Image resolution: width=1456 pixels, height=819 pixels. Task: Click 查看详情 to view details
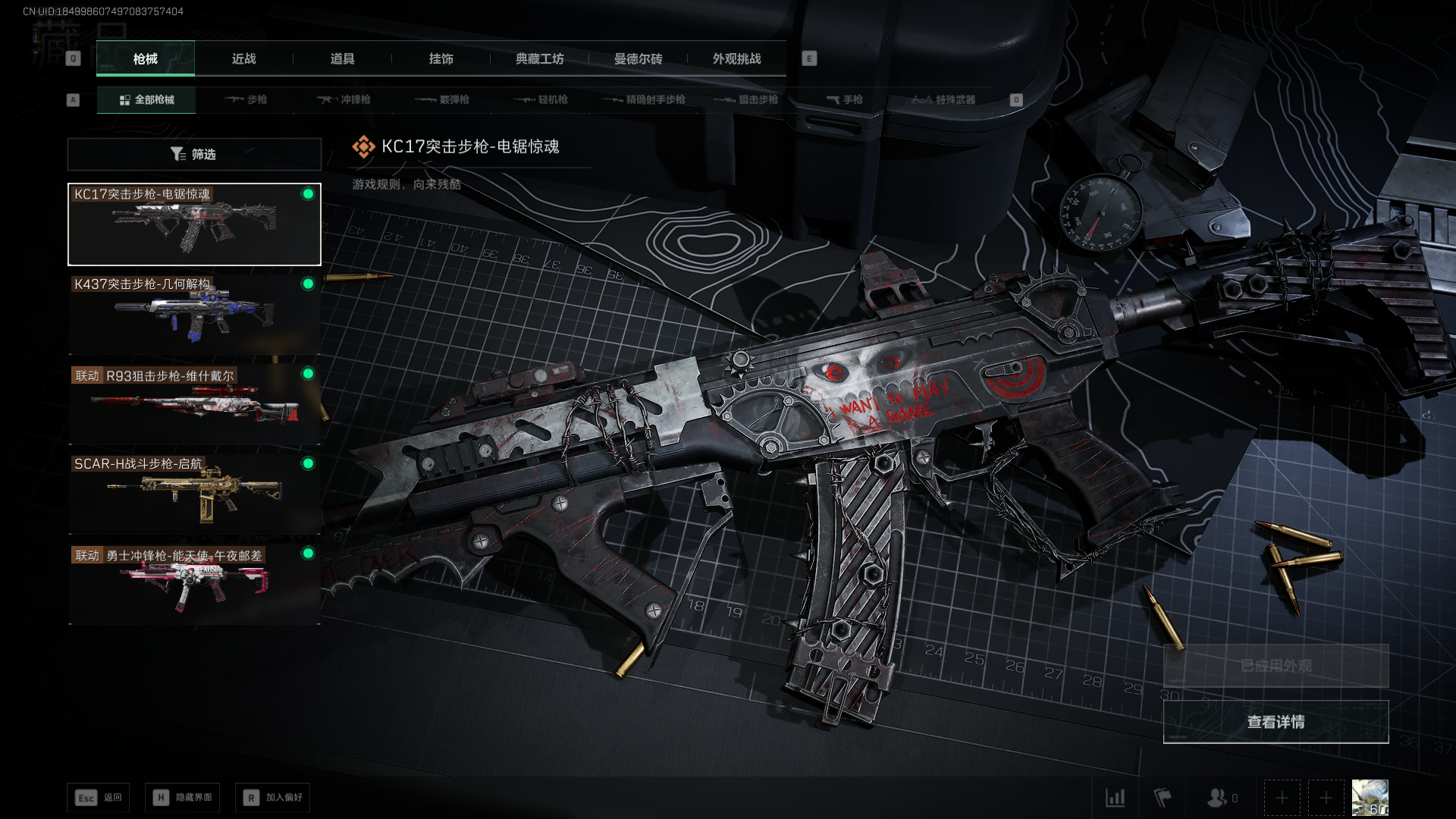click(1276, 722)
